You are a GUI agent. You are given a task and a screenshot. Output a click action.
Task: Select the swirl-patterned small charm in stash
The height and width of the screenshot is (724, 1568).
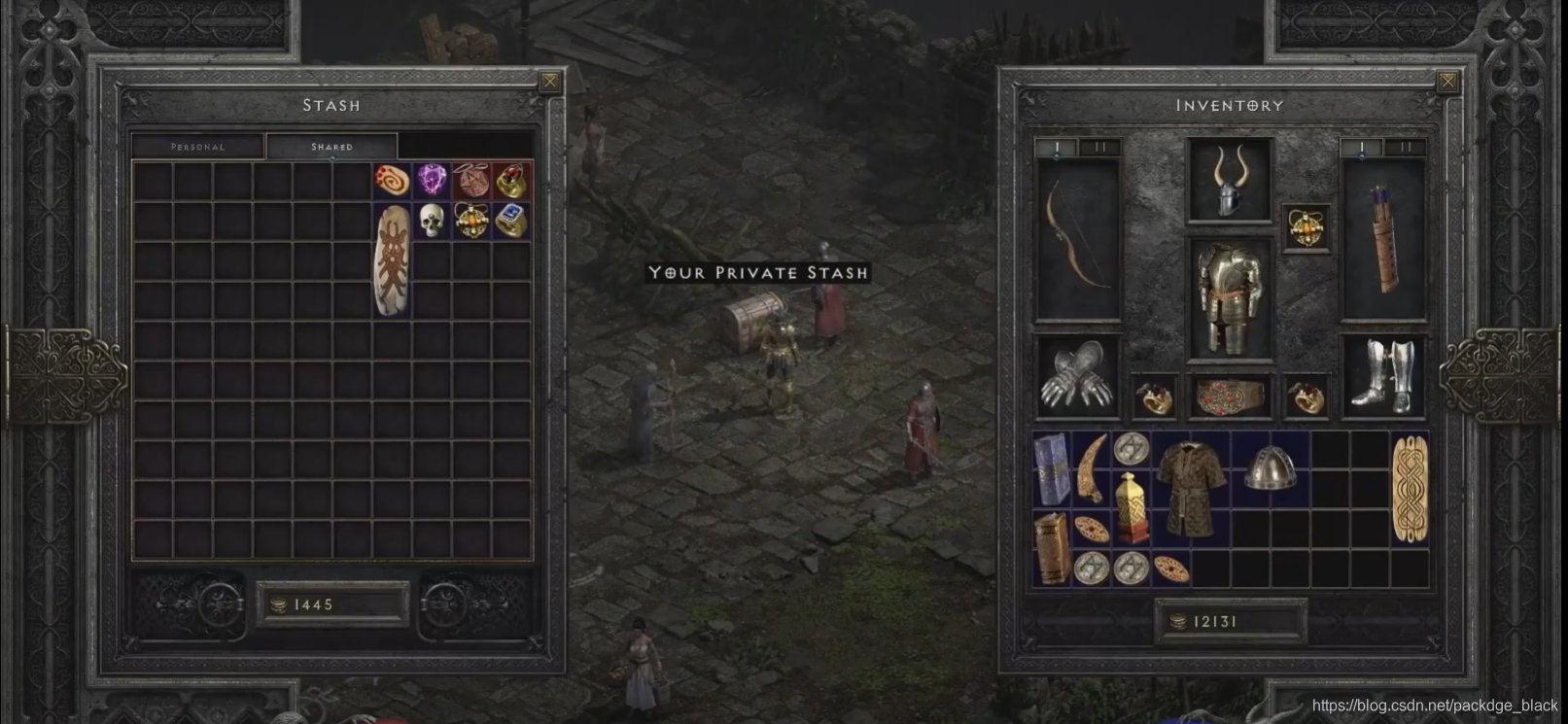point(392,181)
